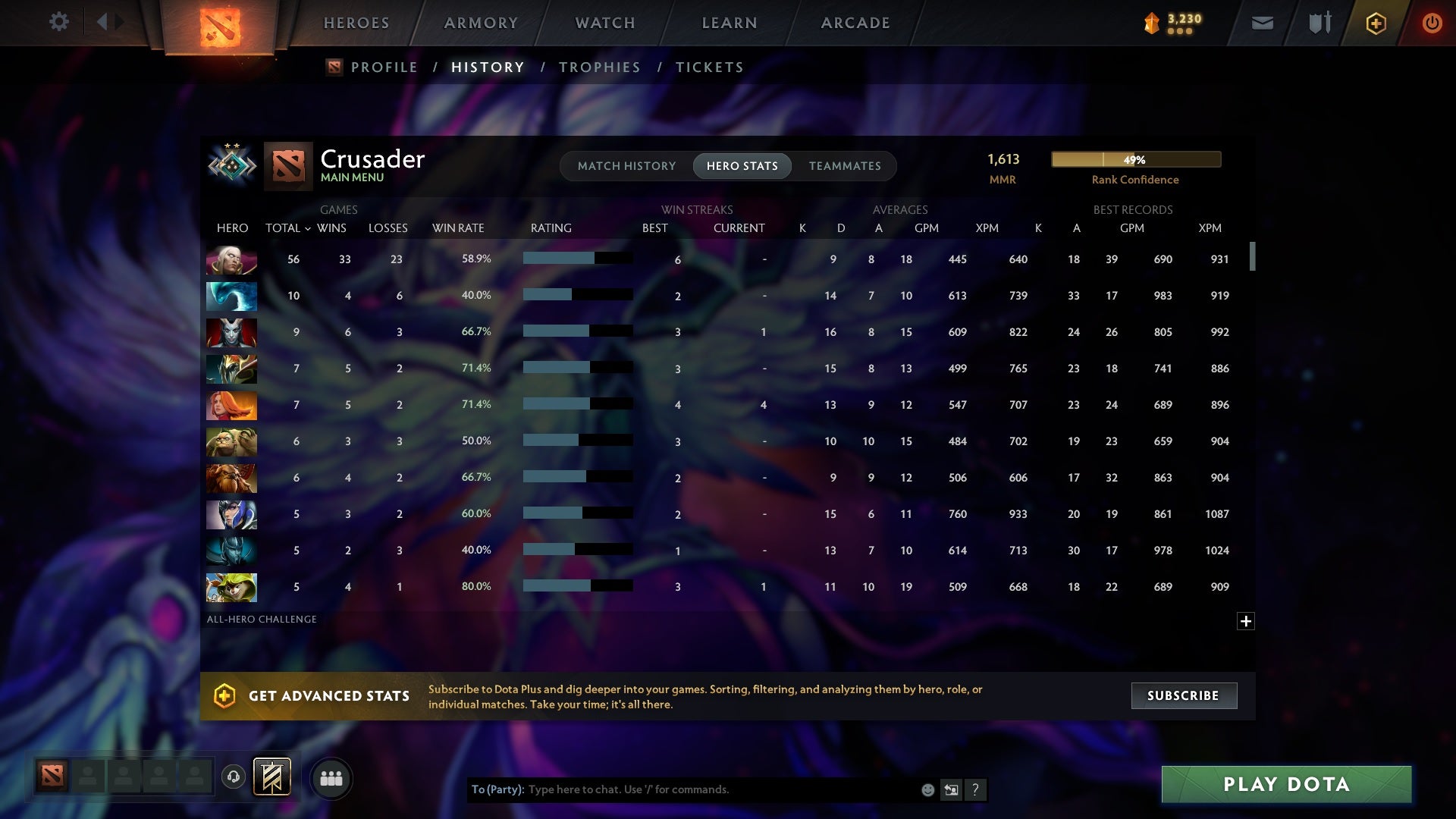Viewport: 1456px width, 819px height.
Task: Click the power exit icon
Action: point(1431,23)
